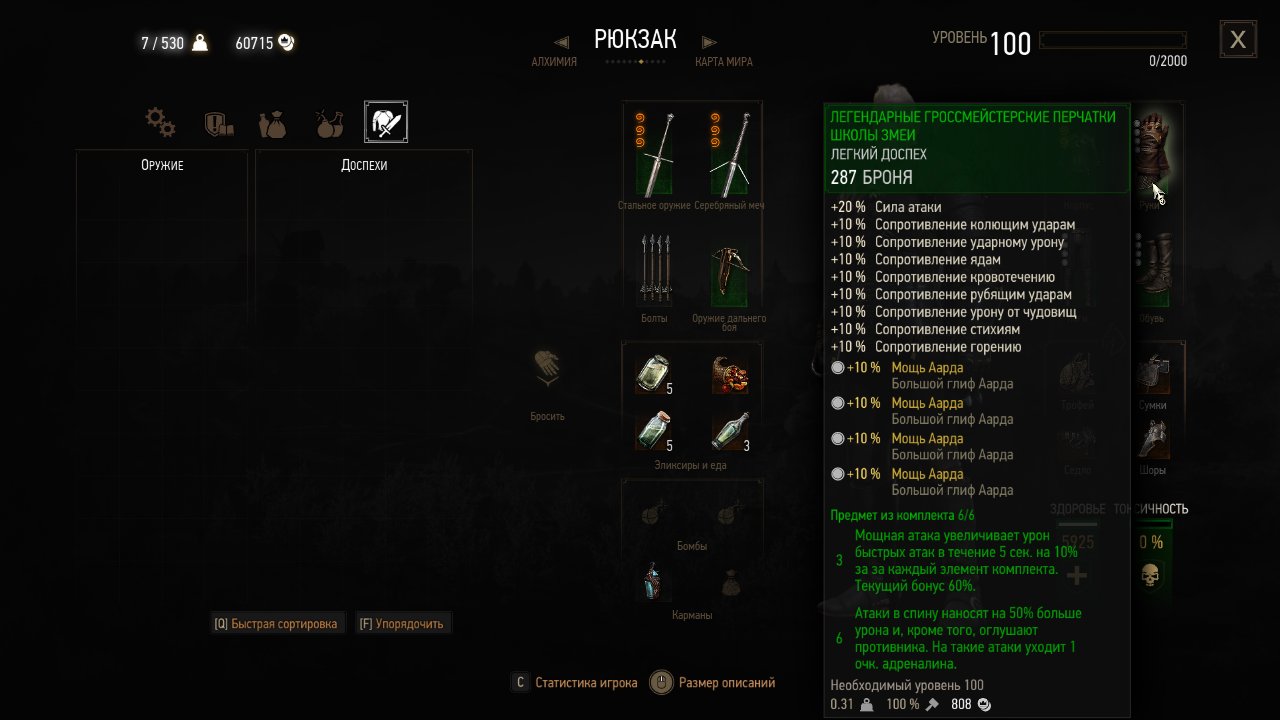This screenshot has height=720, width=1280.
Task: Go to Карта мира via right arrow
Action: click(709, 42)
